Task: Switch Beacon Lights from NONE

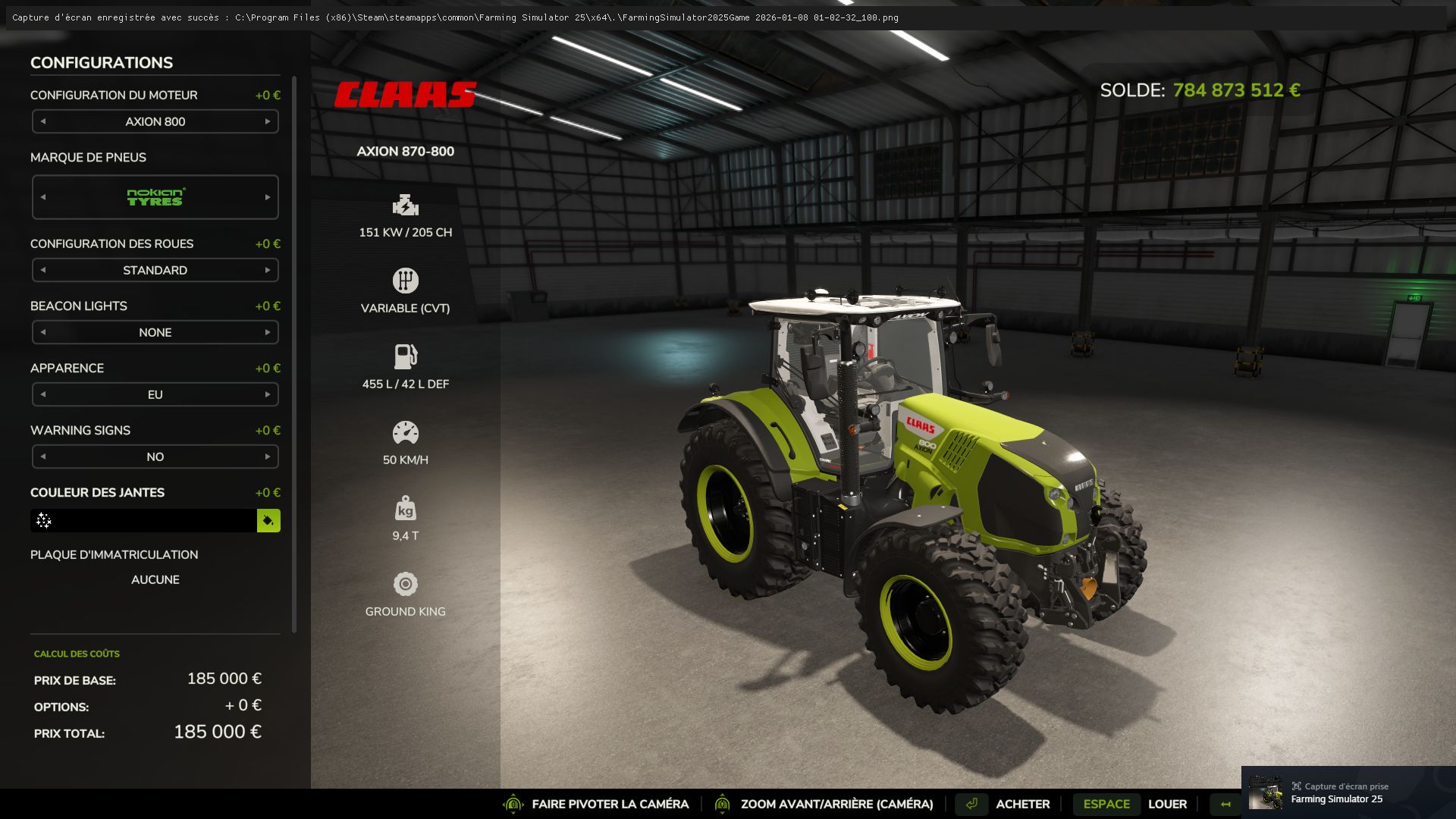Action: (267, 332)
